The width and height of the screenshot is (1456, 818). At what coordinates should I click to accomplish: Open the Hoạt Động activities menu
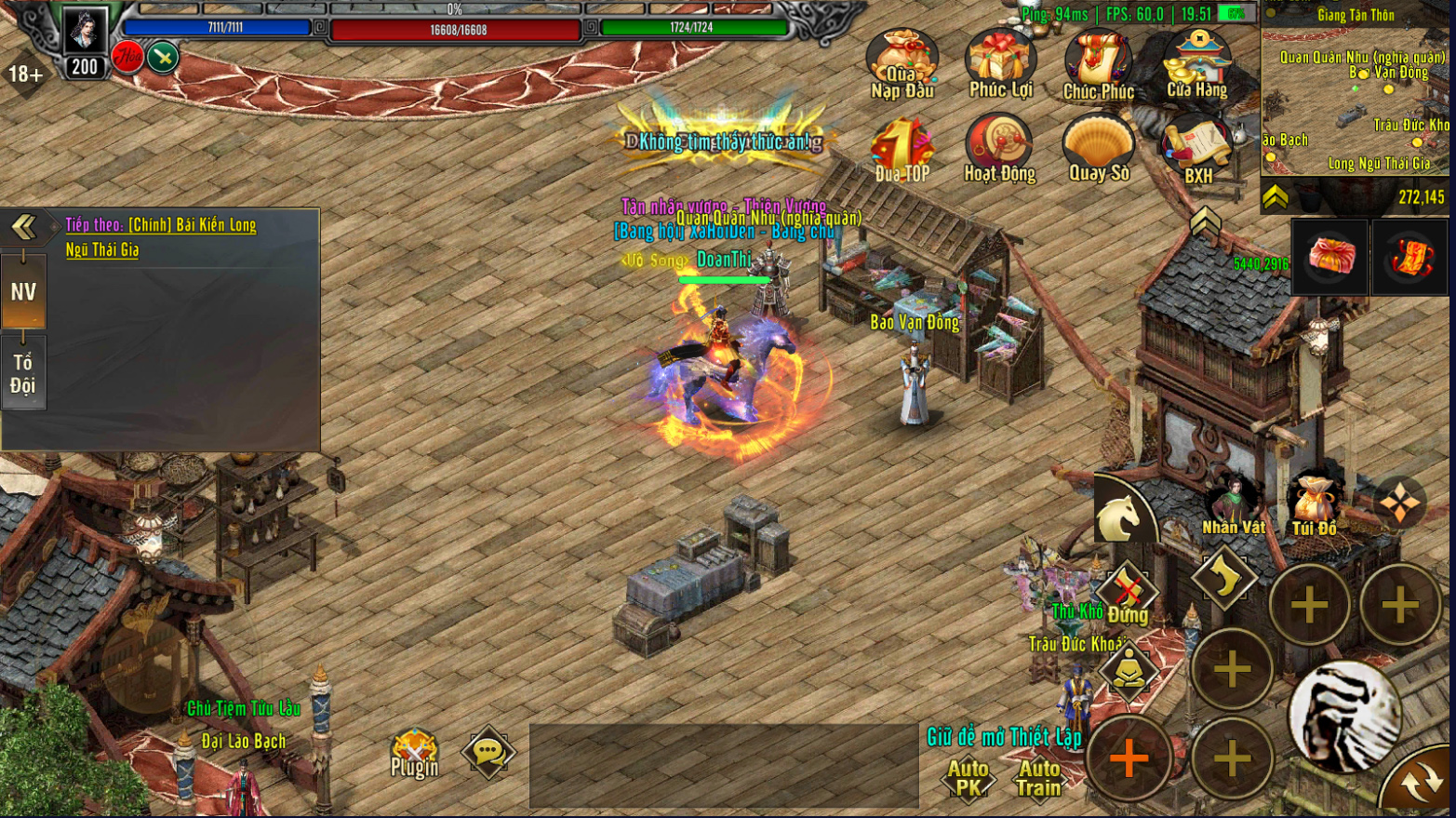pos(1000,149)
